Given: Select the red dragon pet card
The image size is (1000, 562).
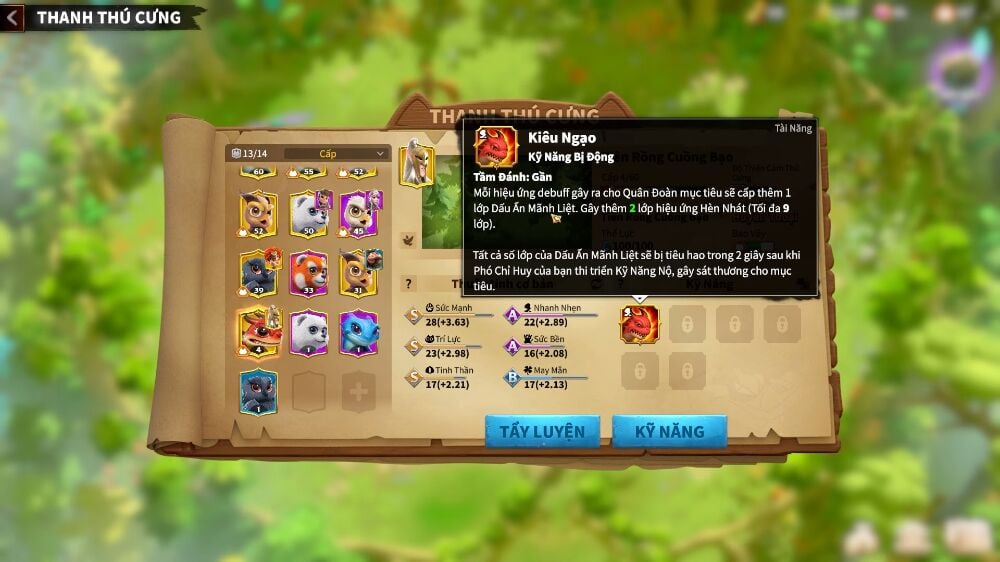Looking at the screenshot, I should pos(259,332).
